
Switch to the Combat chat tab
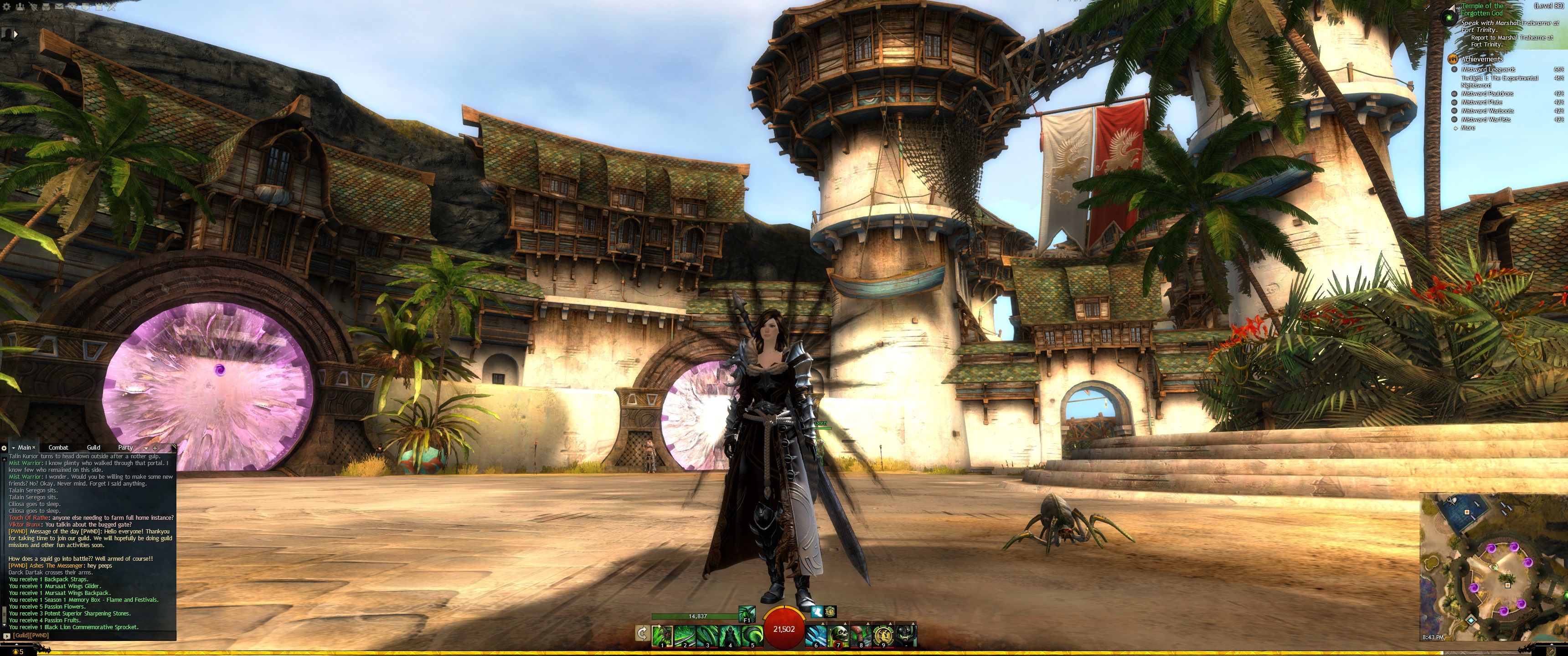[x=58, y=447]
